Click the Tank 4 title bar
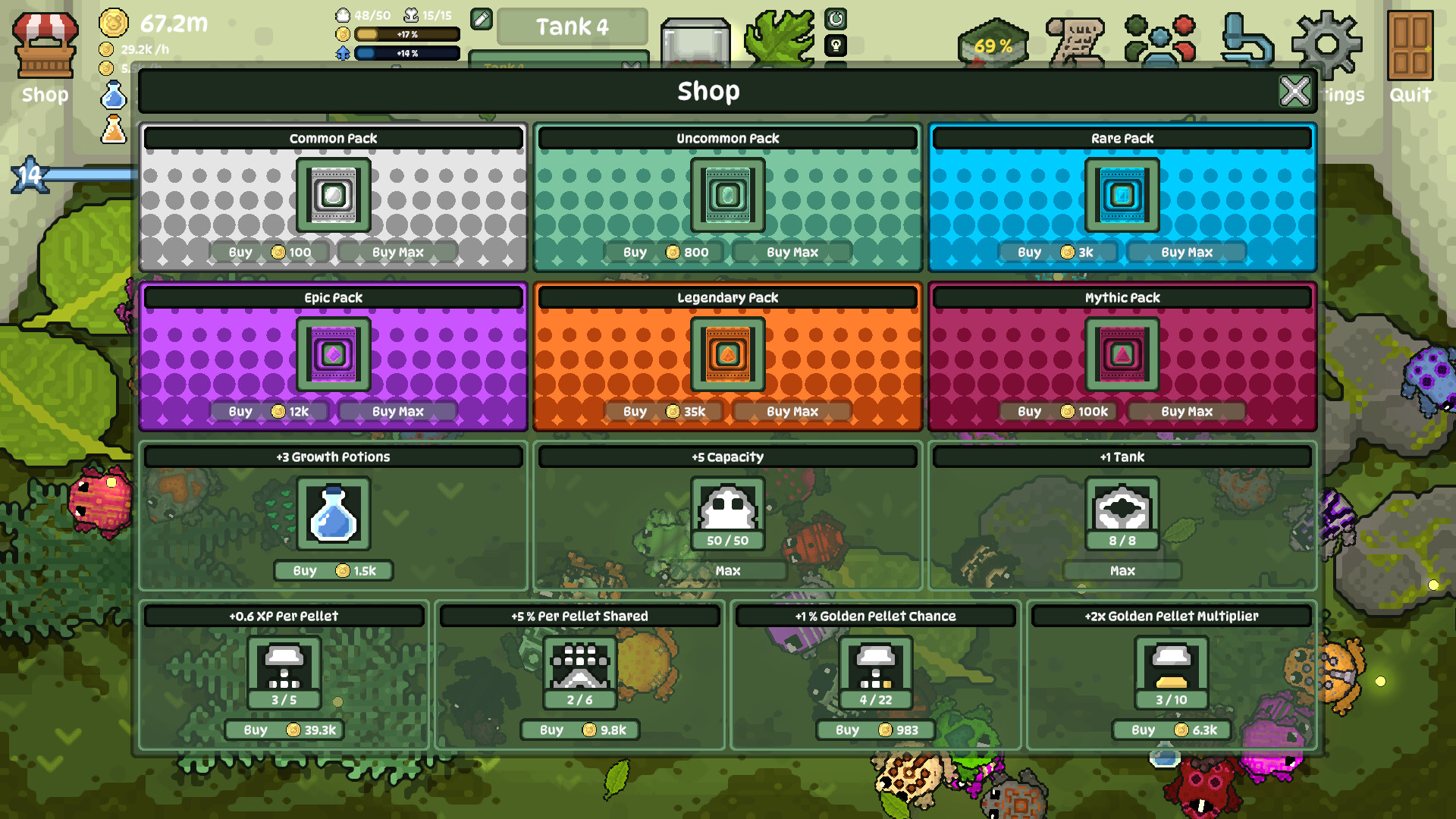The image size is (1456, 819). [x=571, y=27]
